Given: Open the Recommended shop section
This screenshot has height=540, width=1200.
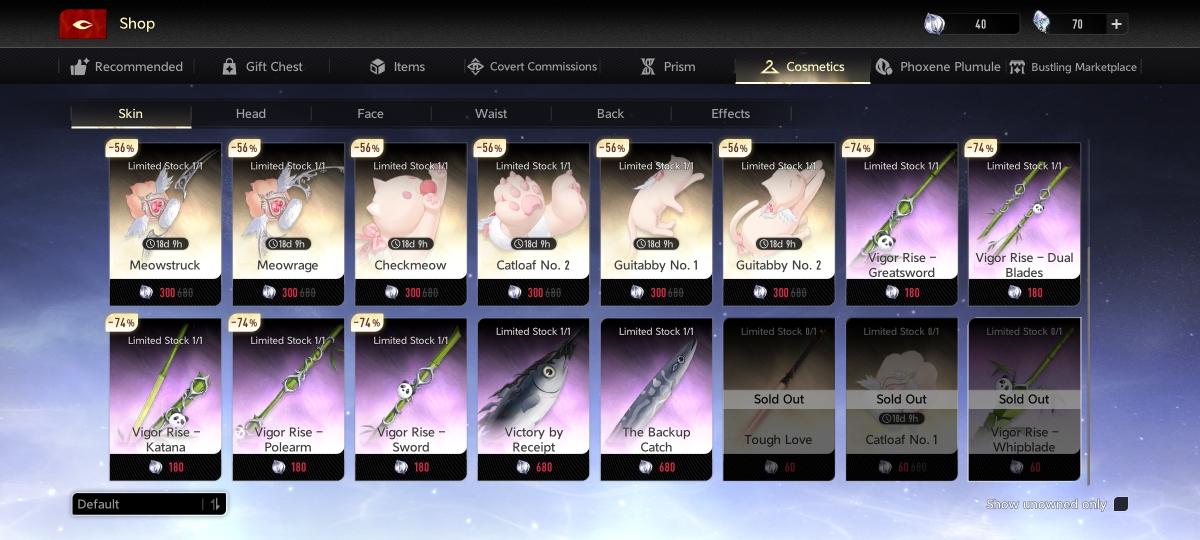Looking at the screenshot, I should (127, 67).
